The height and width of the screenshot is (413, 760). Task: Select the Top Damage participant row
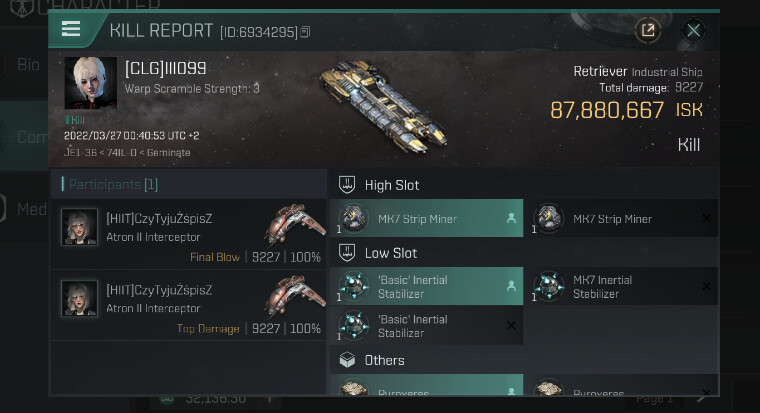[x=189, y=306]
